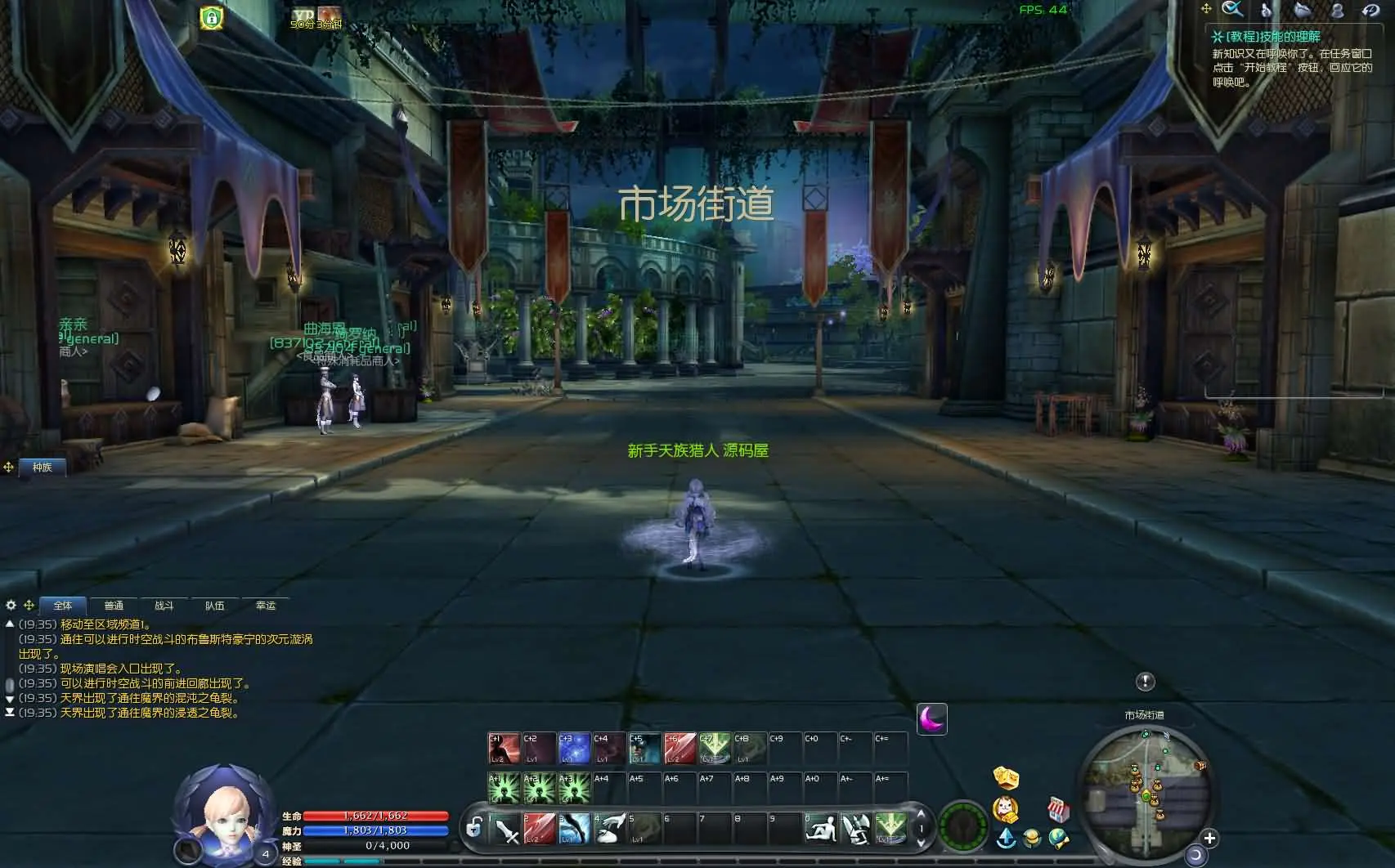Click the wing flight icon right of hotbar
Image resolution: width=1395 pixels, height=868 pixels.
click(856, 830)
